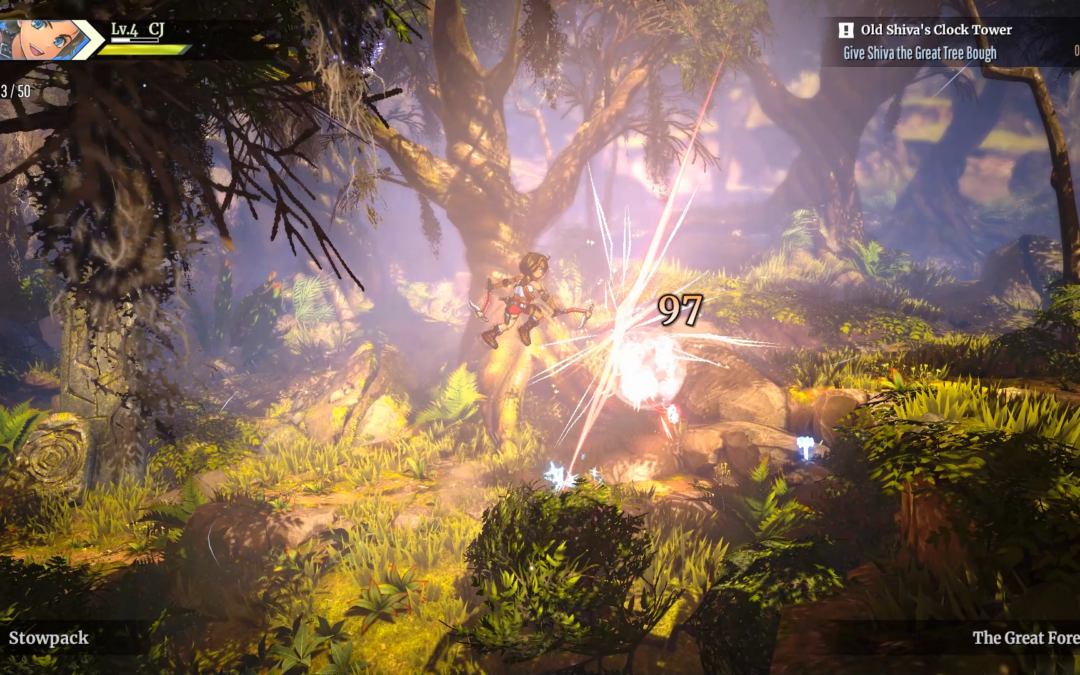Open the Stowpack label
The width and height of the screenshot is (1080, 675).
49,638
